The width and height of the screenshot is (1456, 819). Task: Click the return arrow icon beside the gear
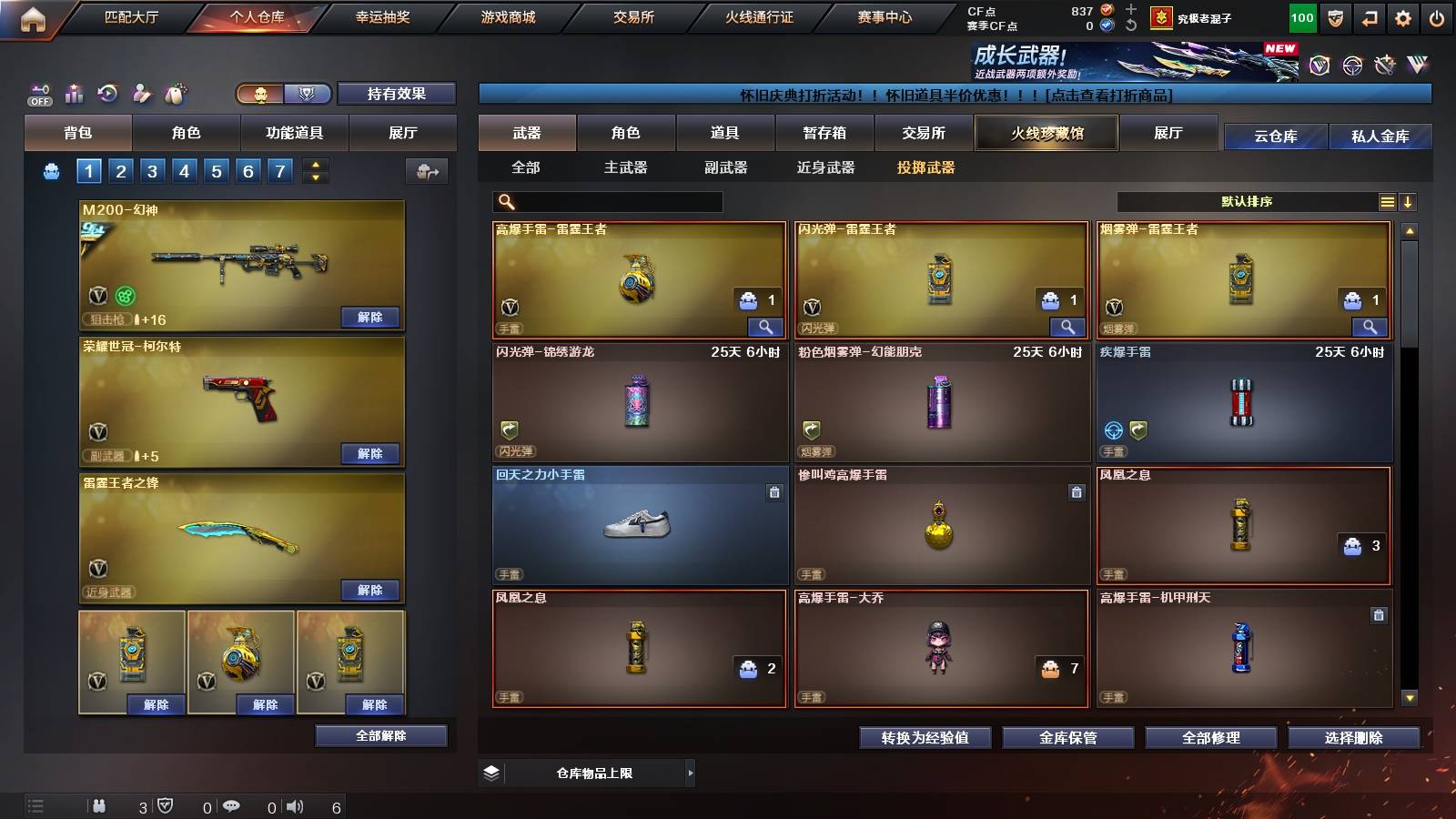point(1369,16)
